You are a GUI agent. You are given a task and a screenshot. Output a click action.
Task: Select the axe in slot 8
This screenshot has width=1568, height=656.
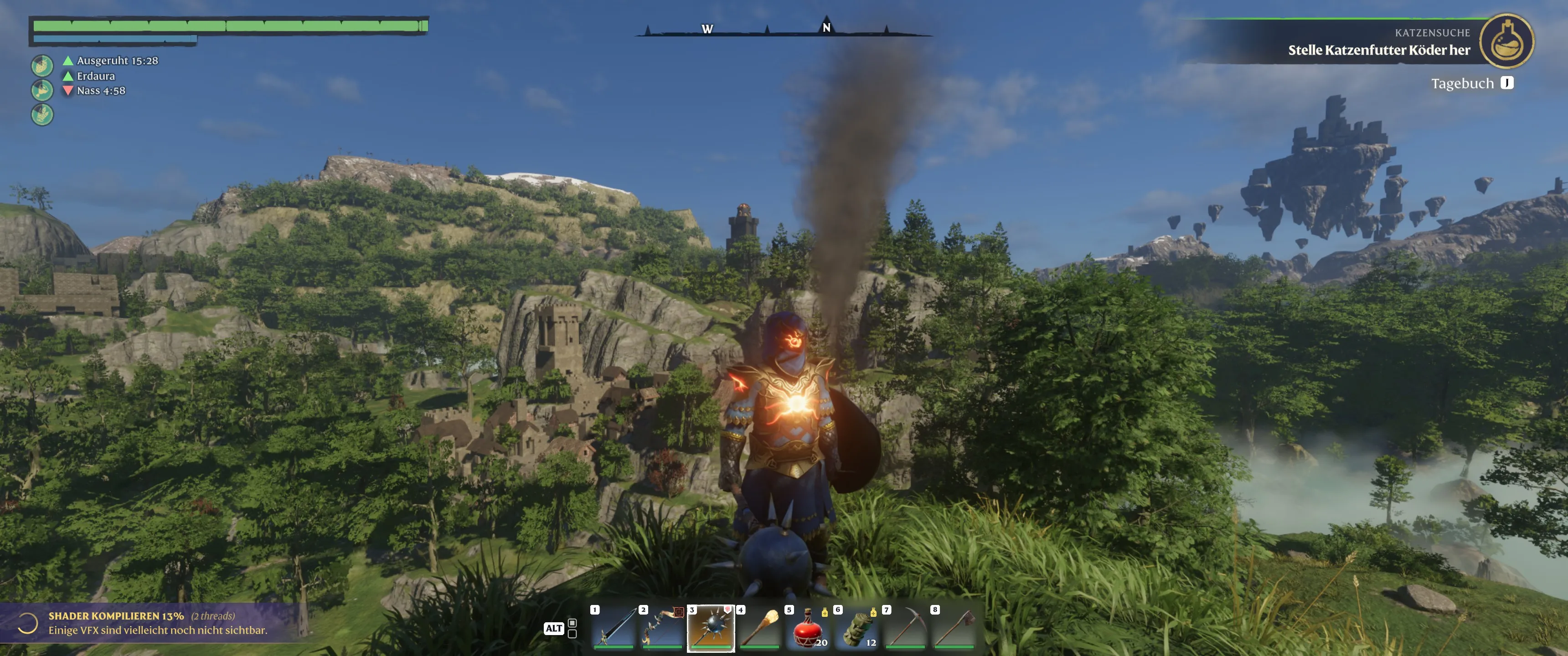(954, 627)
